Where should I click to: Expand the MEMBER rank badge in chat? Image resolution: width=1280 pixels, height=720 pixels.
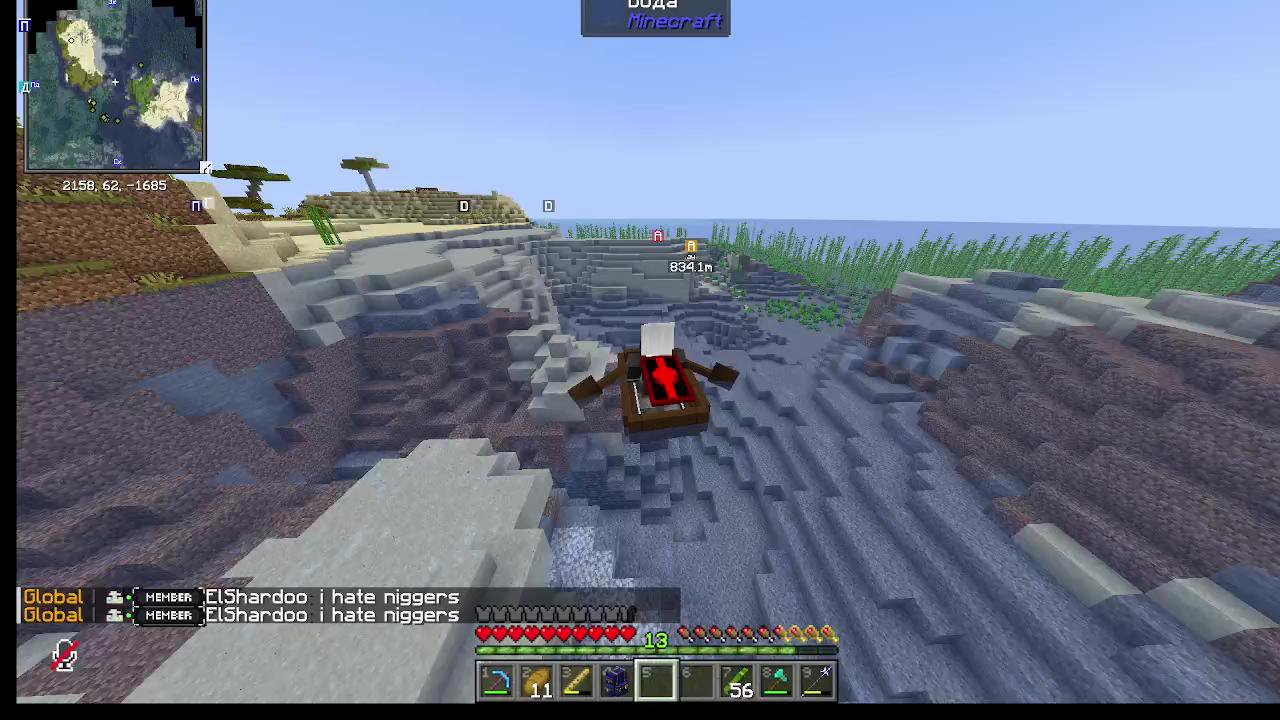pyautogui.click(x=168, y=597)
